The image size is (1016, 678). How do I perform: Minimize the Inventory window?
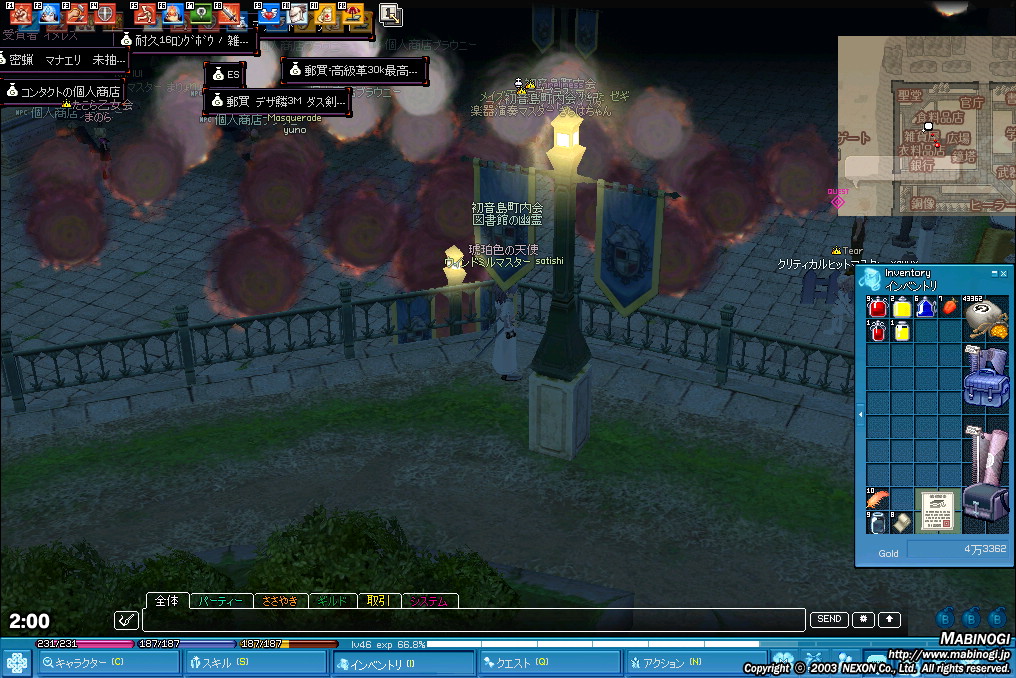pyautogui.click(x=994, y=273)
